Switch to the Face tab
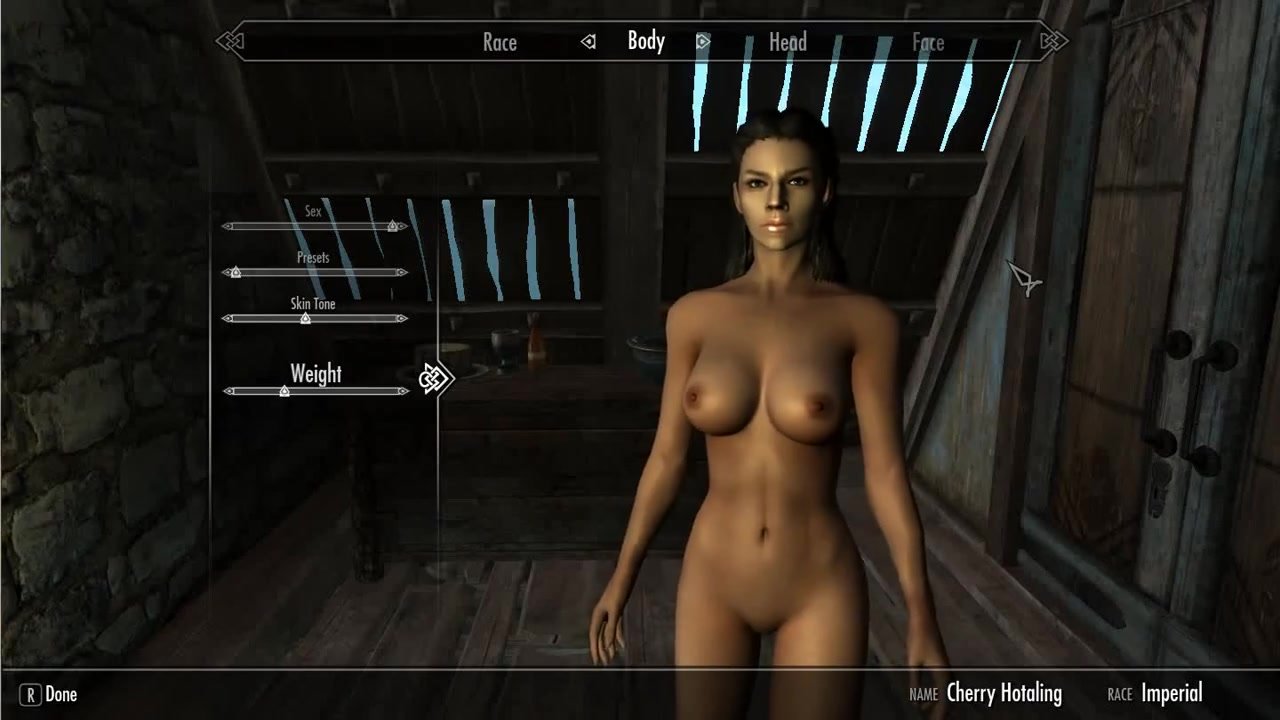 pyautogui.click(x=927, y=42)
